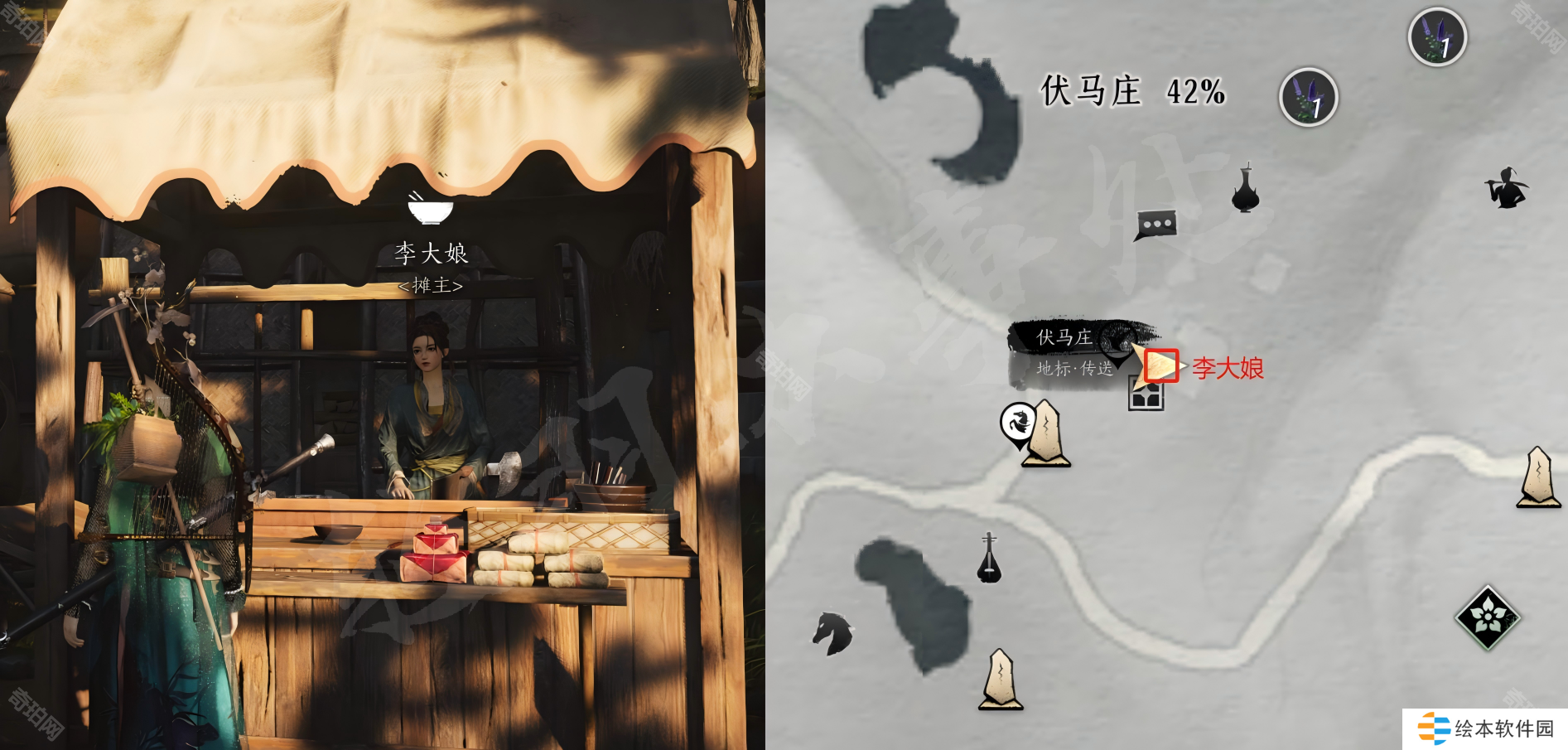
Task: Select the pipa instrument map marker
Action: 989,559
